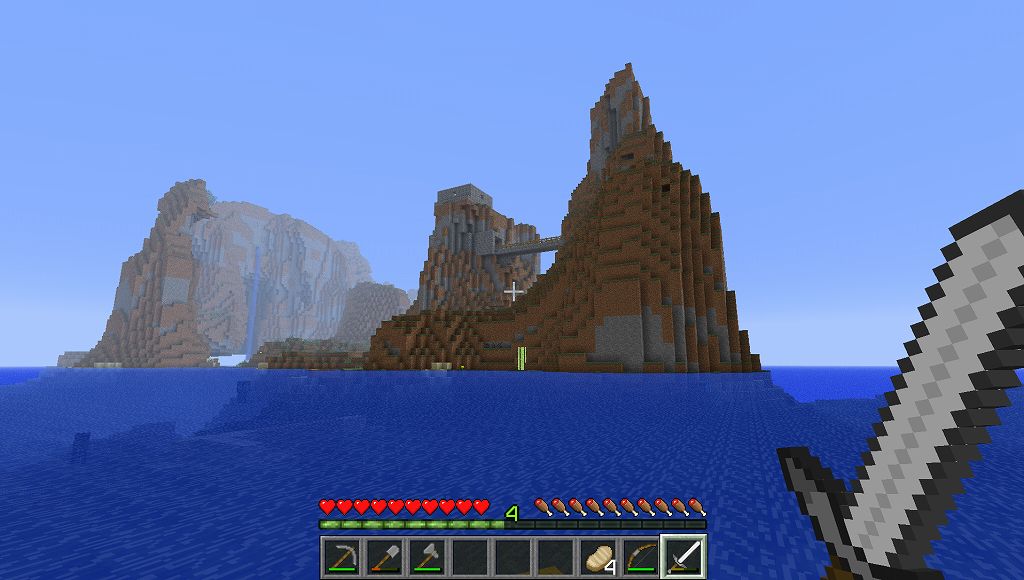Select the baked potato stack slot
The image size is (1024, 580).
pyautogui.click(x=600, y=556)
